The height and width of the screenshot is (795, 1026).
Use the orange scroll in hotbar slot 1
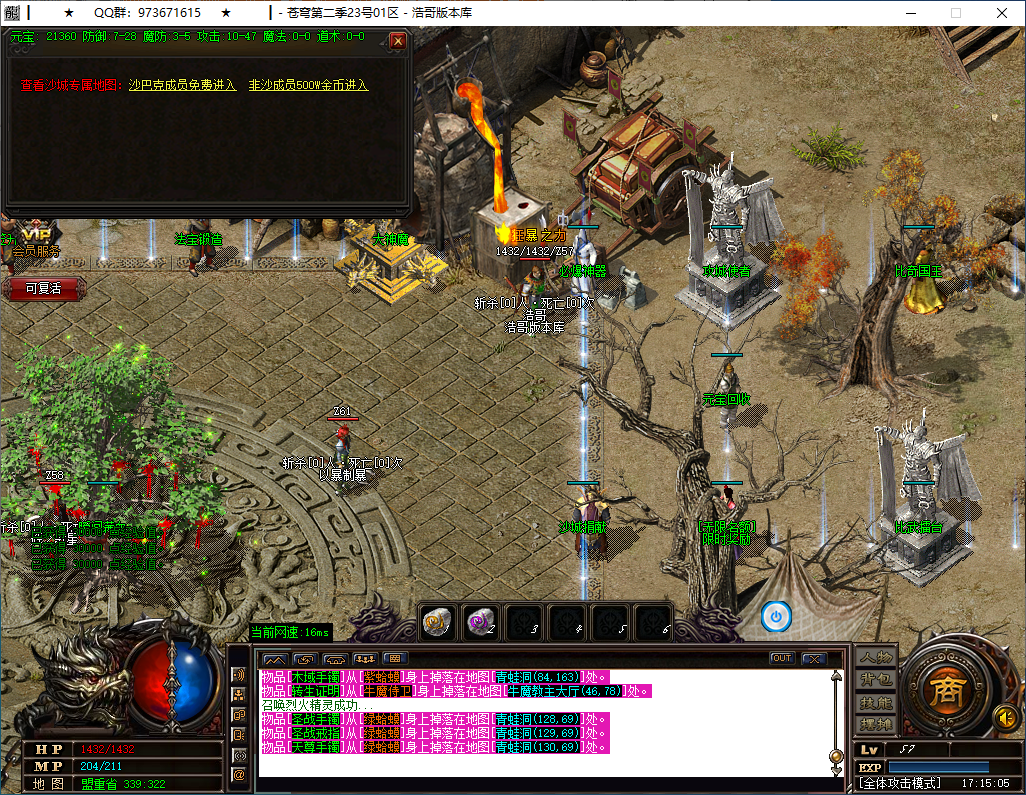[x=438, y=621]
